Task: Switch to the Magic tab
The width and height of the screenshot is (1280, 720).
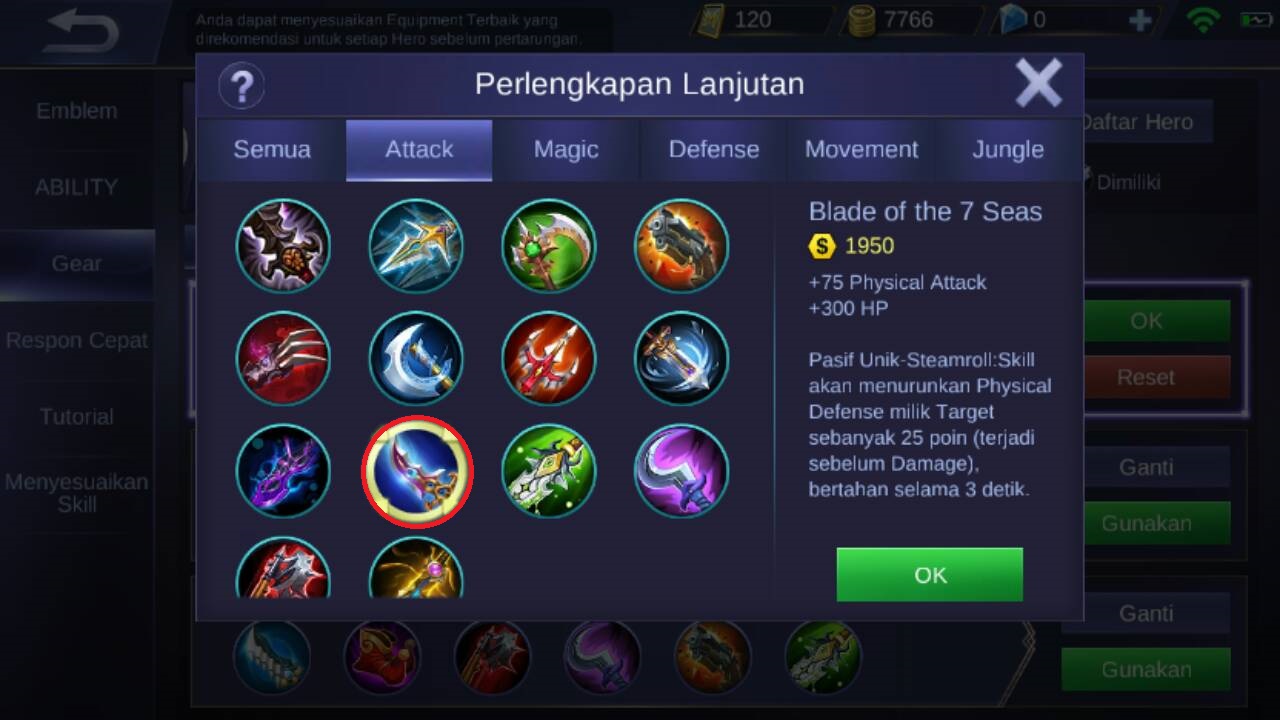Action: coord(566,150)
